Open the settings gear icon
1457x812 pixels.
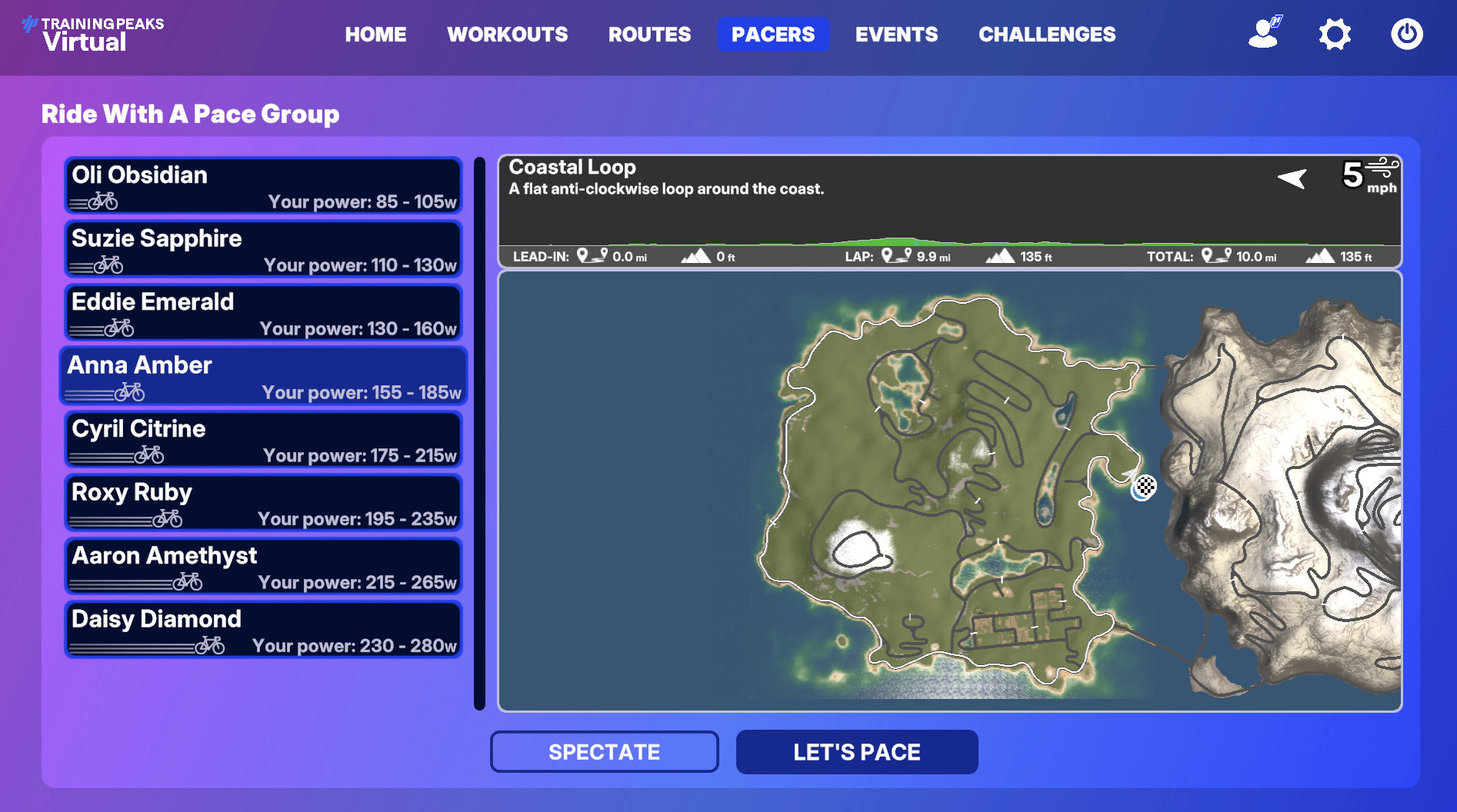[x=1335, y=34]
